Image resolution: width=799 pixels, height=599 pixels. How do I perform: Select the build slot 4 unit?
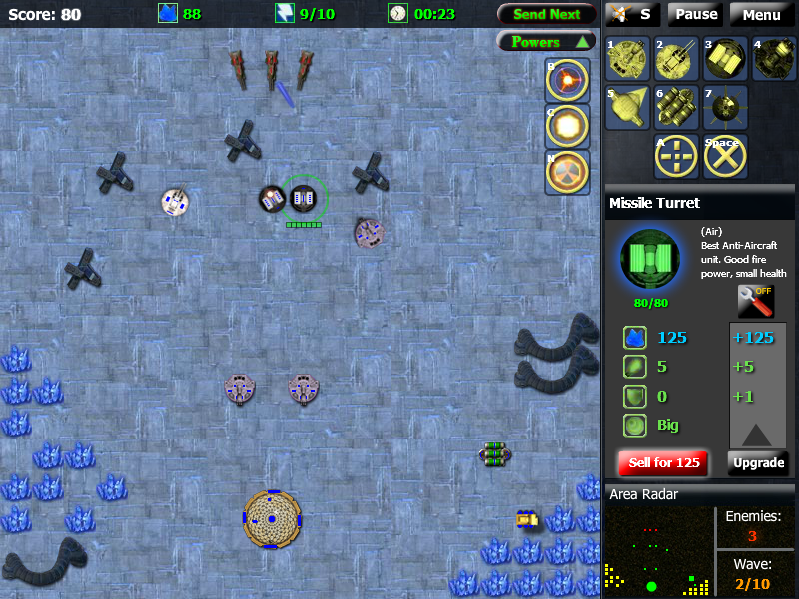coord(774,59)
